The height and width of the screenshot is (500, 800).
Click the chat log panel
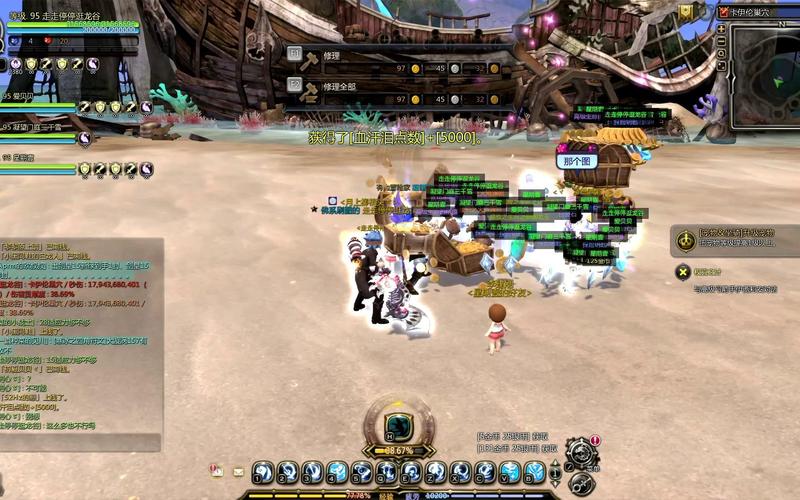(x=80, y=340)
